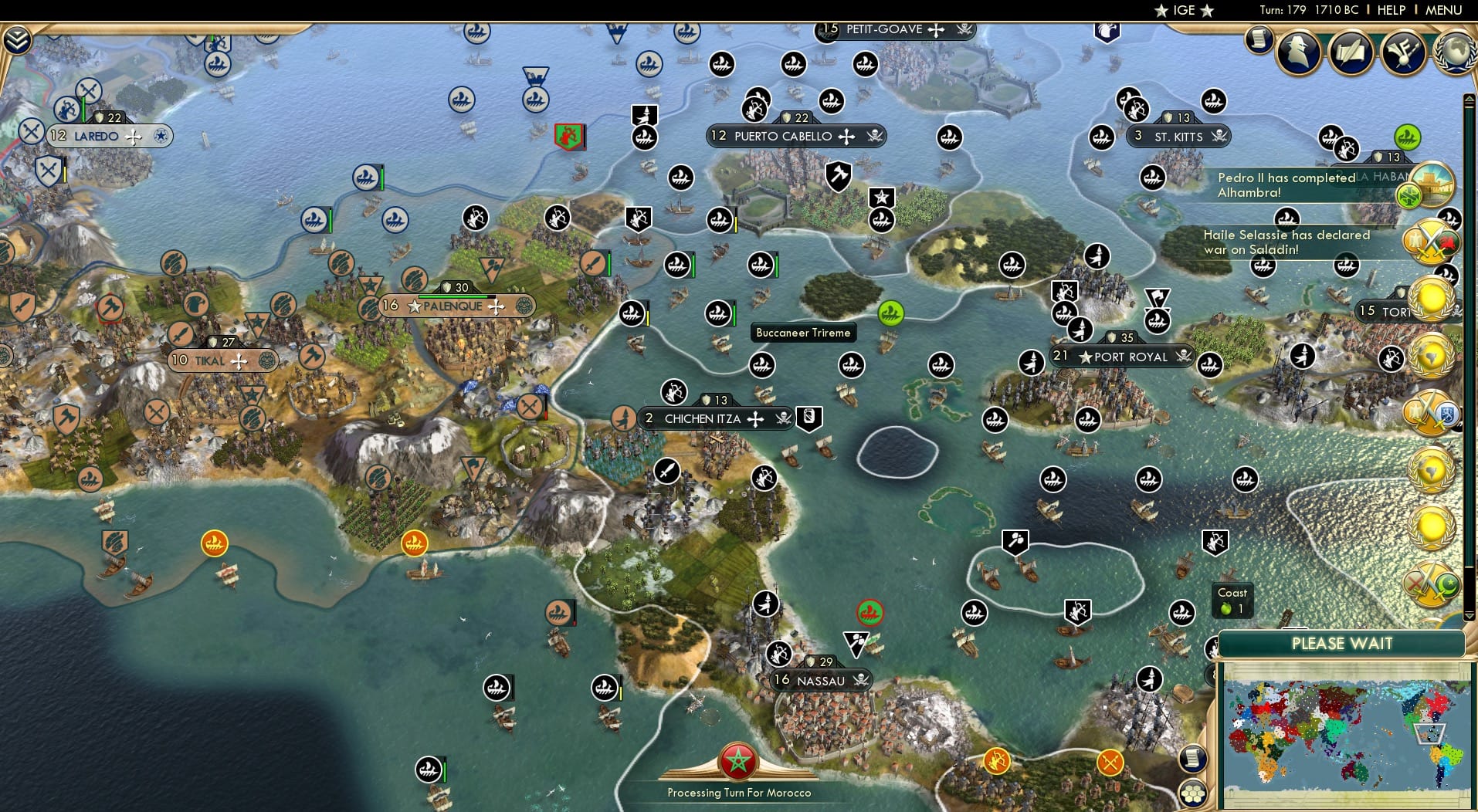Open the Social Policies screen
The height and width of the screenshot is (812, 1478).
tap(1352, 52)
